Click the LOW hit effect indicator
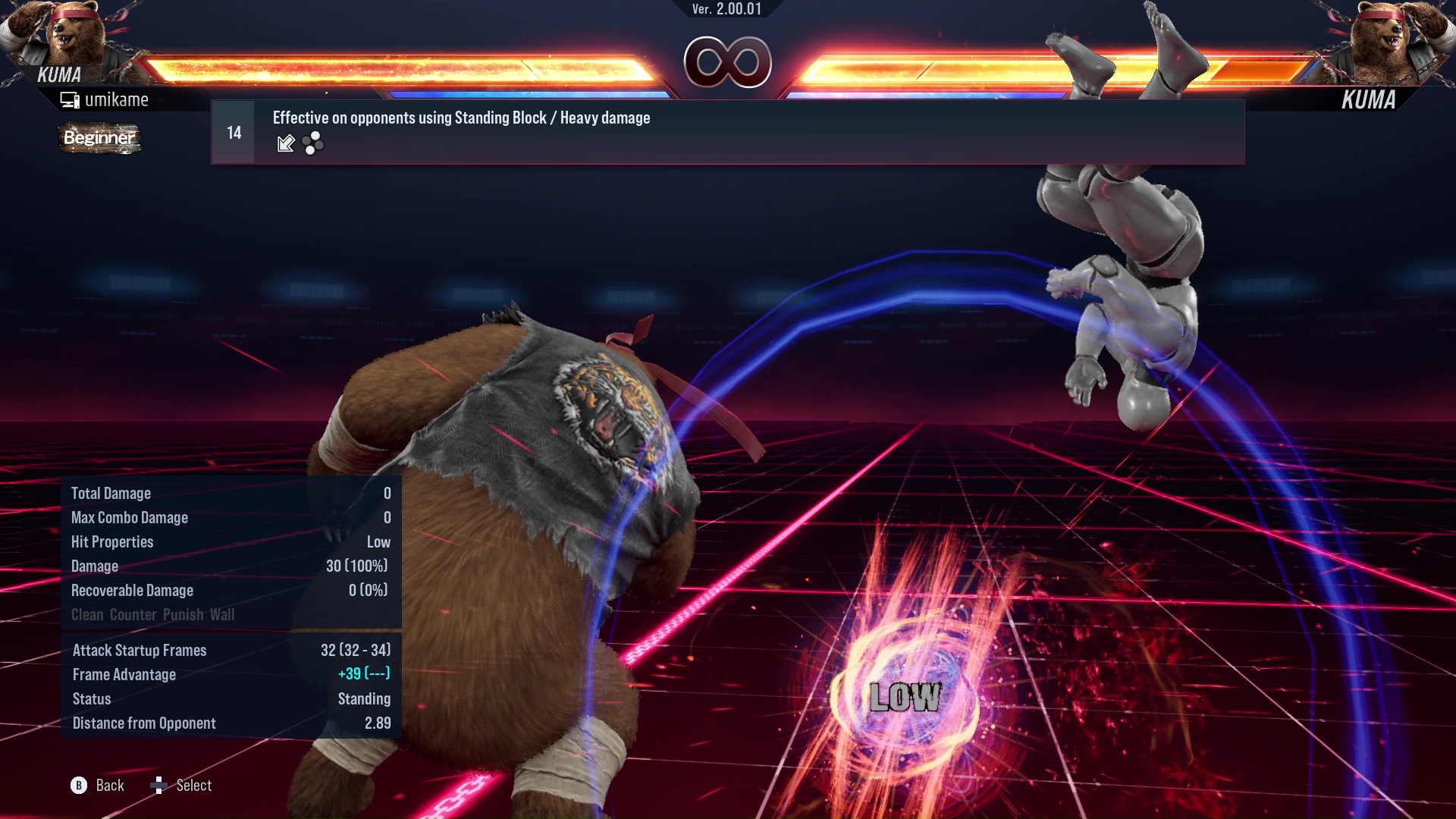This screenshot has width=1456, height=819. [x=904, y=695]
